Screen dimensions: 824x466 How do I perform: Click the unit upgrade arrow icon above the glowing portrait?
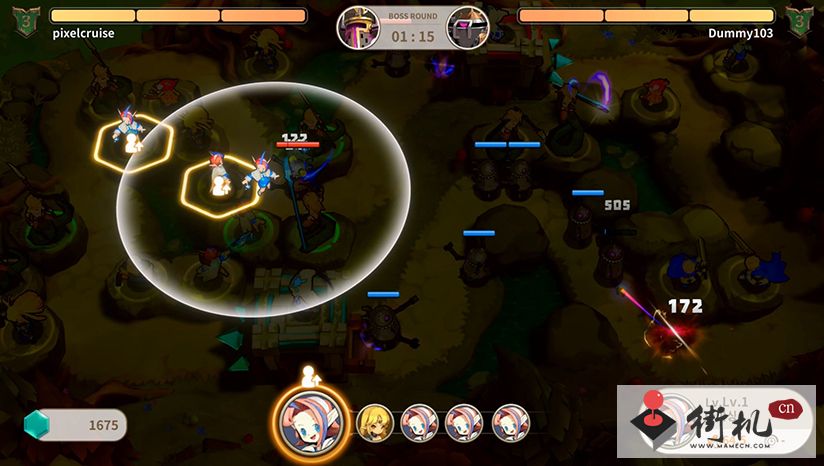[309, 377]
